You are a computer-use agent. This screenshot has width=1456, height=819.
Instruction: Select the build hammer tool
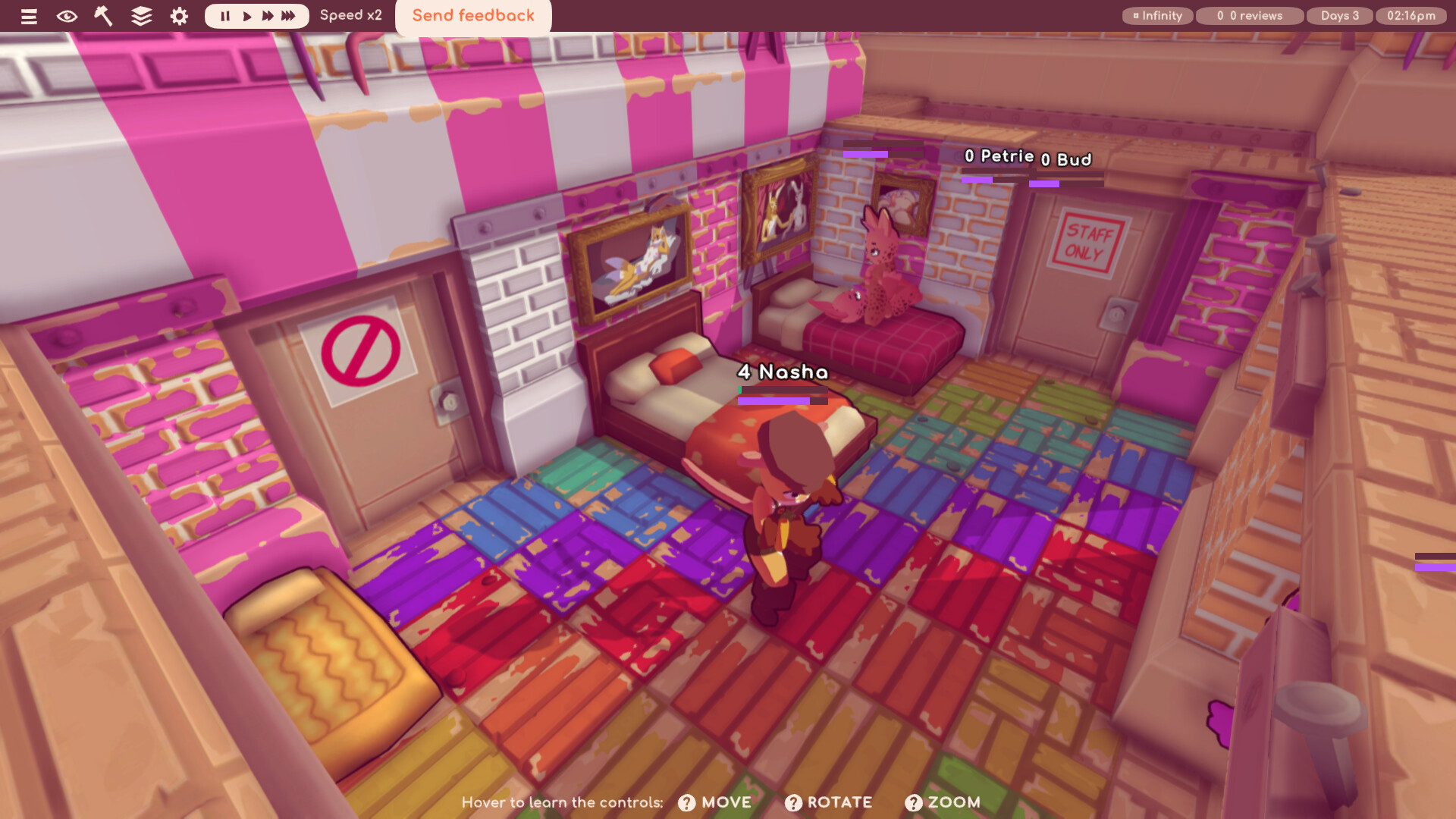pyautogui.click(x=103, y=16)
